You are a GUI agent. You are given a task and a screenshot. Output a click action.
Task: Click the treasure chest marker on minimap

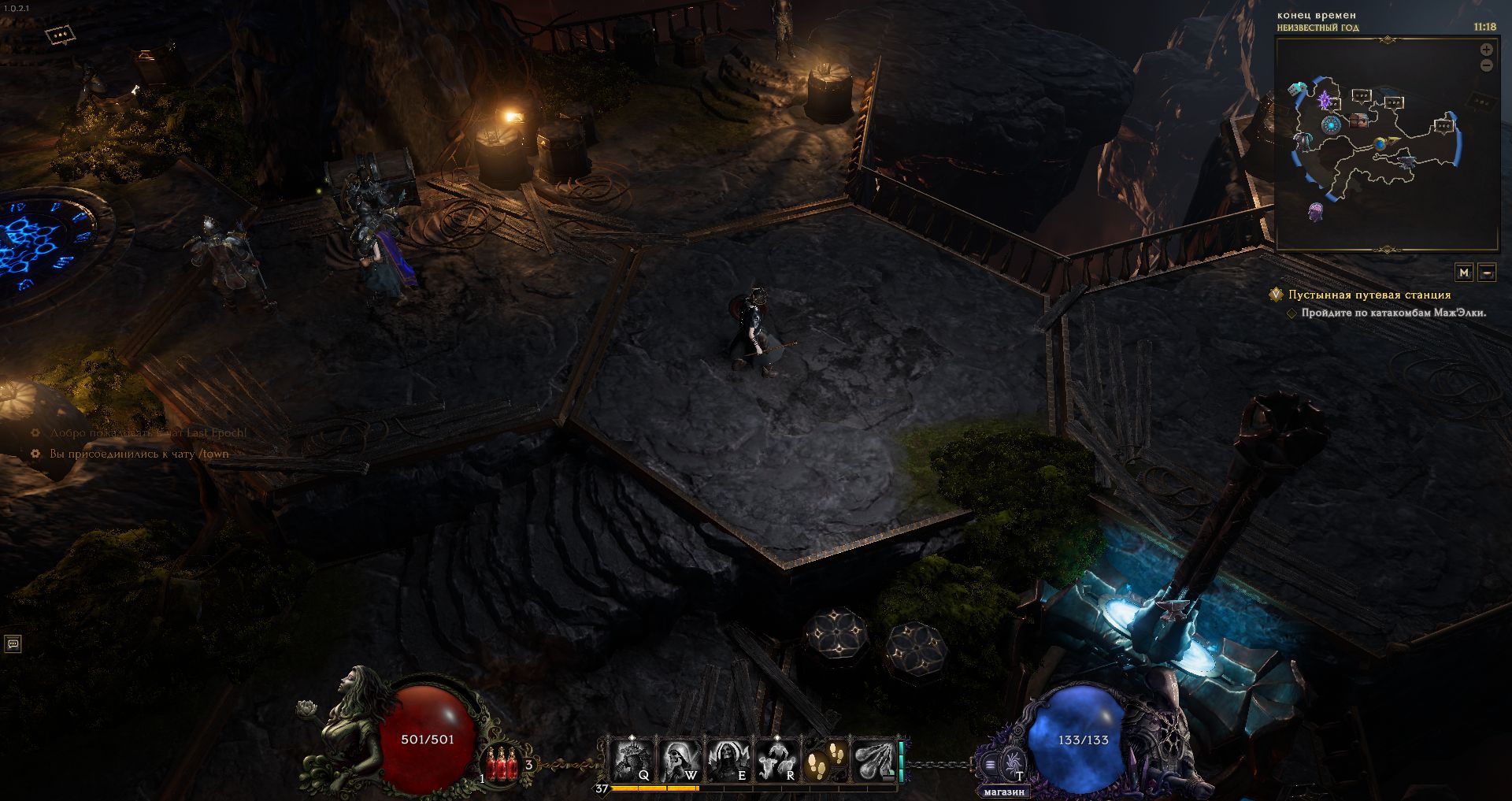coord(1358,121)
